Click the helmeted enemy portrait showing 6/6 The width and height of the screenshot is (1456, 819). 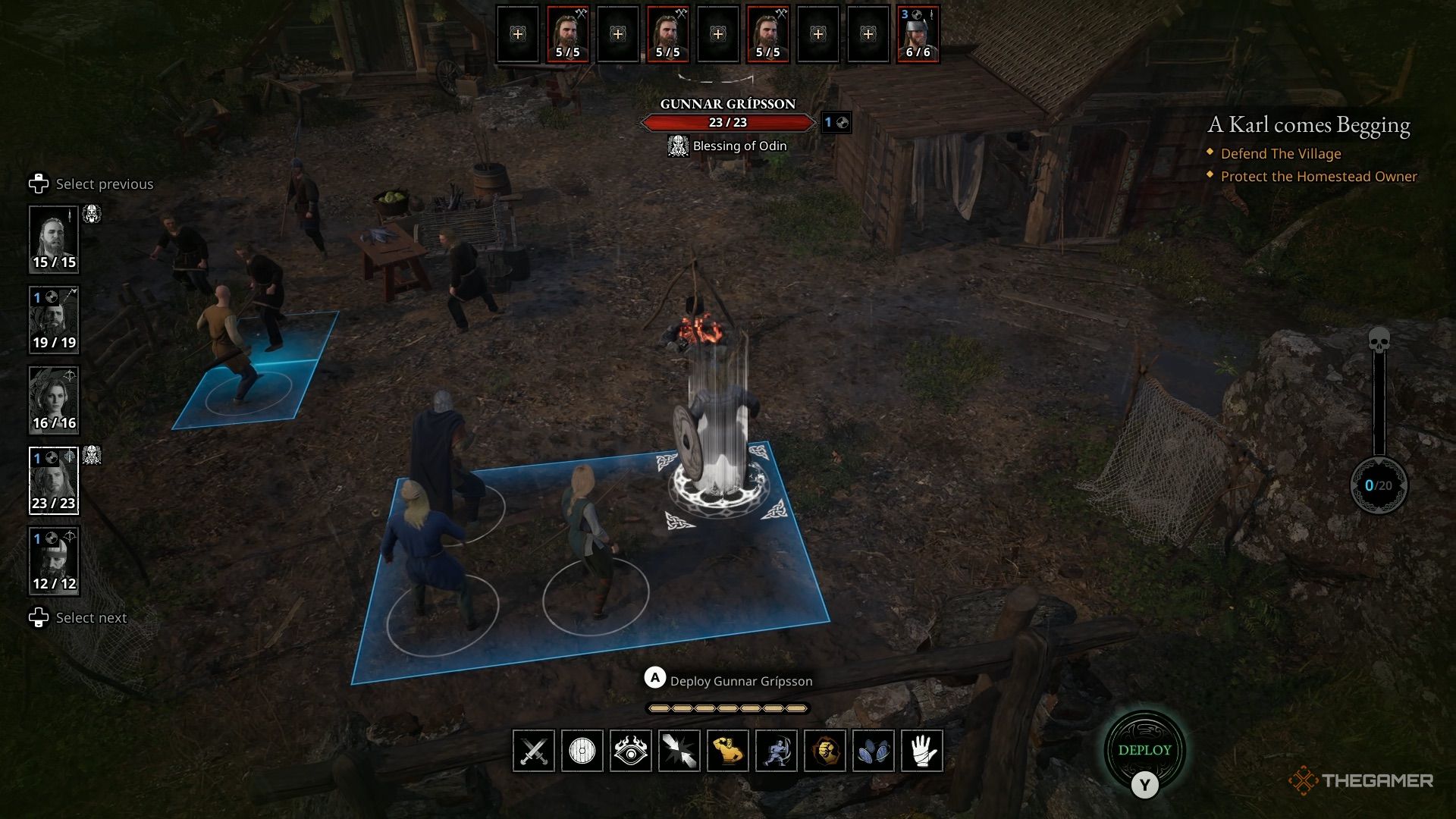point(918,35)
